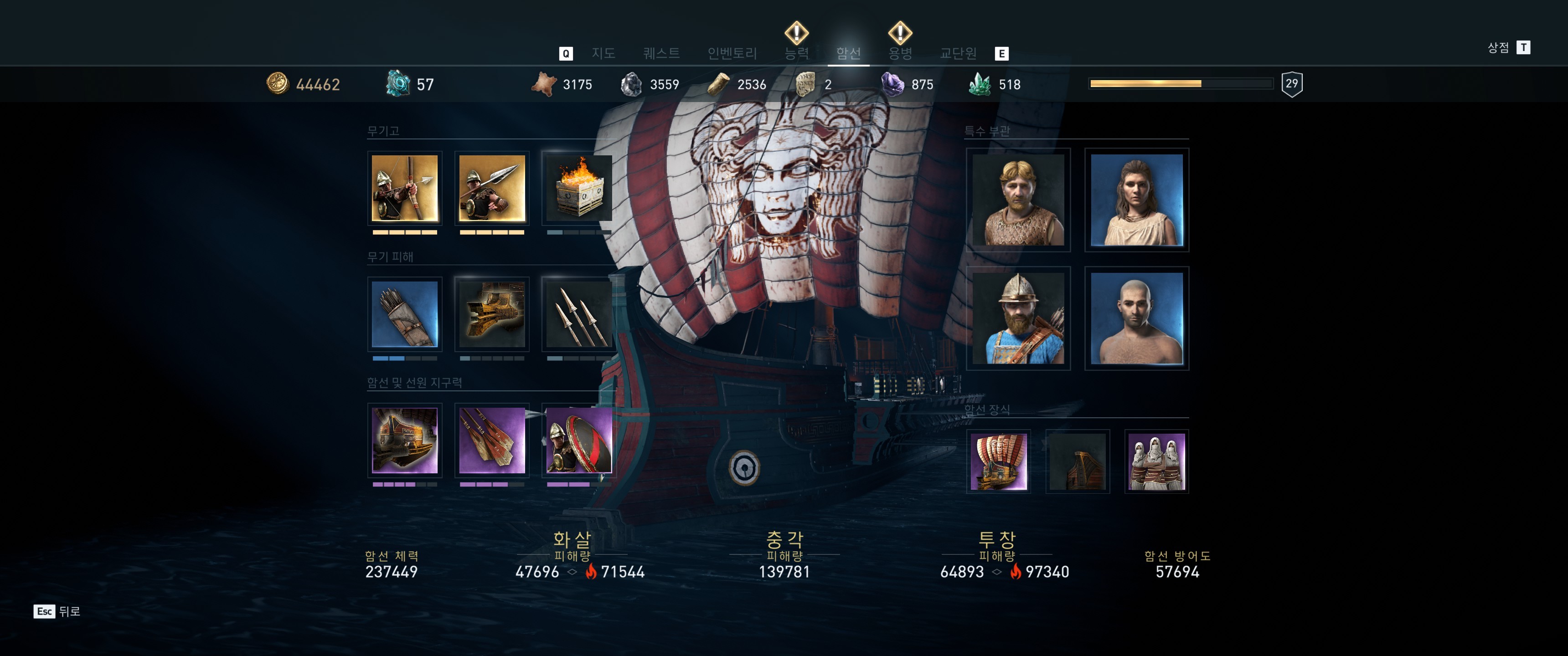This screenshot has width=1568, height=656.
Task: Pick the arrow quiver damage upgrade
Action: coord(405,314)
